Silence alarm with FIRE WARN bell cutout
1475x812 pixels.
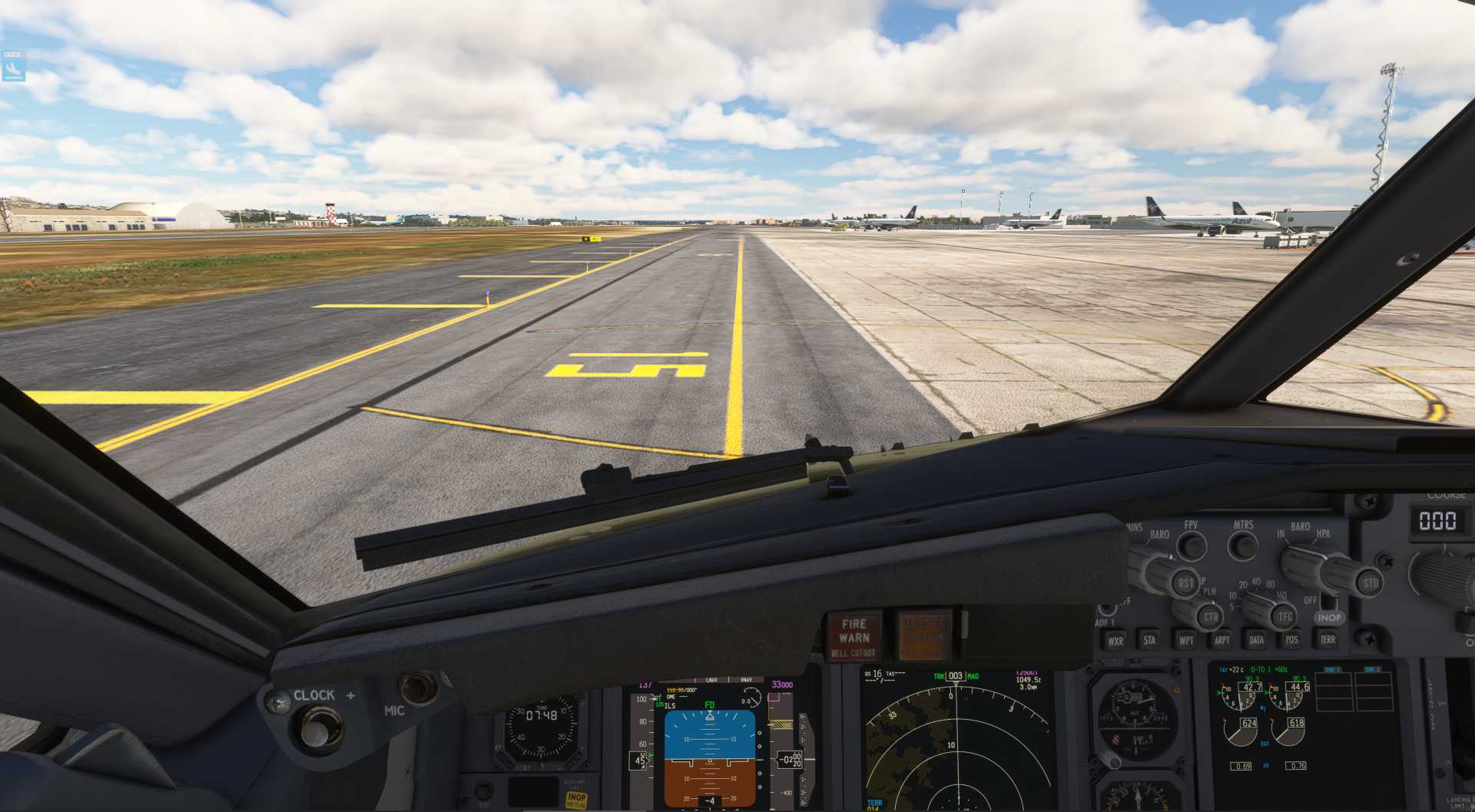tap(854, 637)
